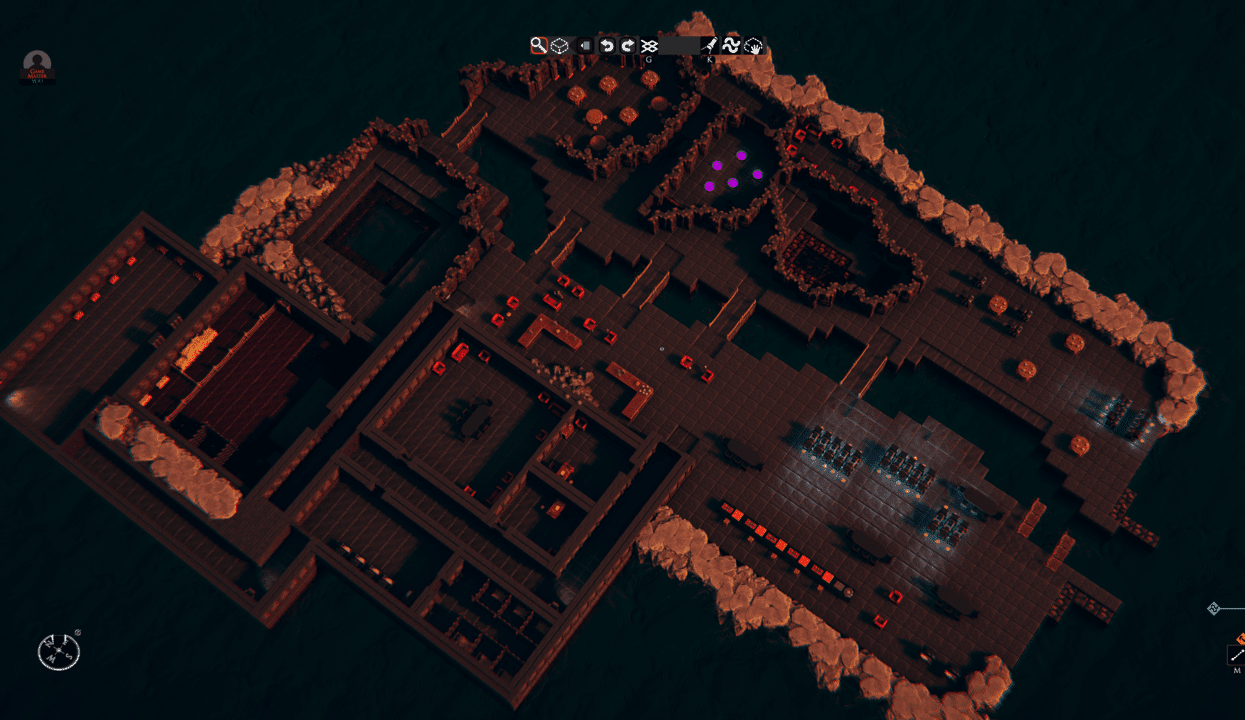Undo the last edit
The height and width of the screenshot is (720, 1245).
click(606, 45)
